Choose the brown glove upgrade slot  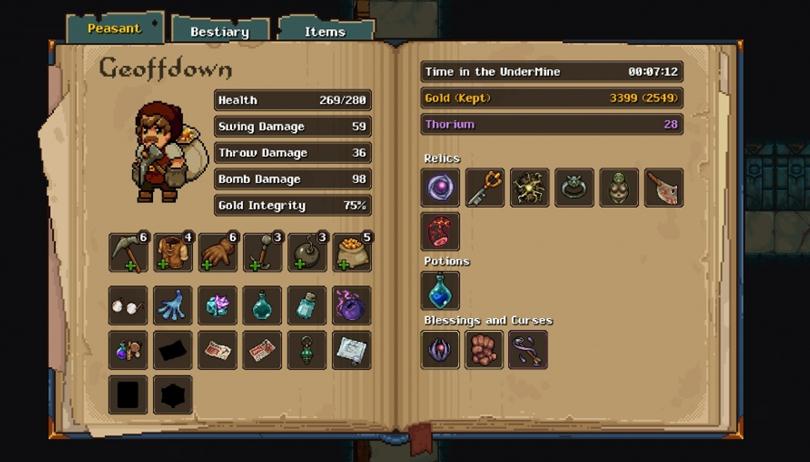[218, 253]
